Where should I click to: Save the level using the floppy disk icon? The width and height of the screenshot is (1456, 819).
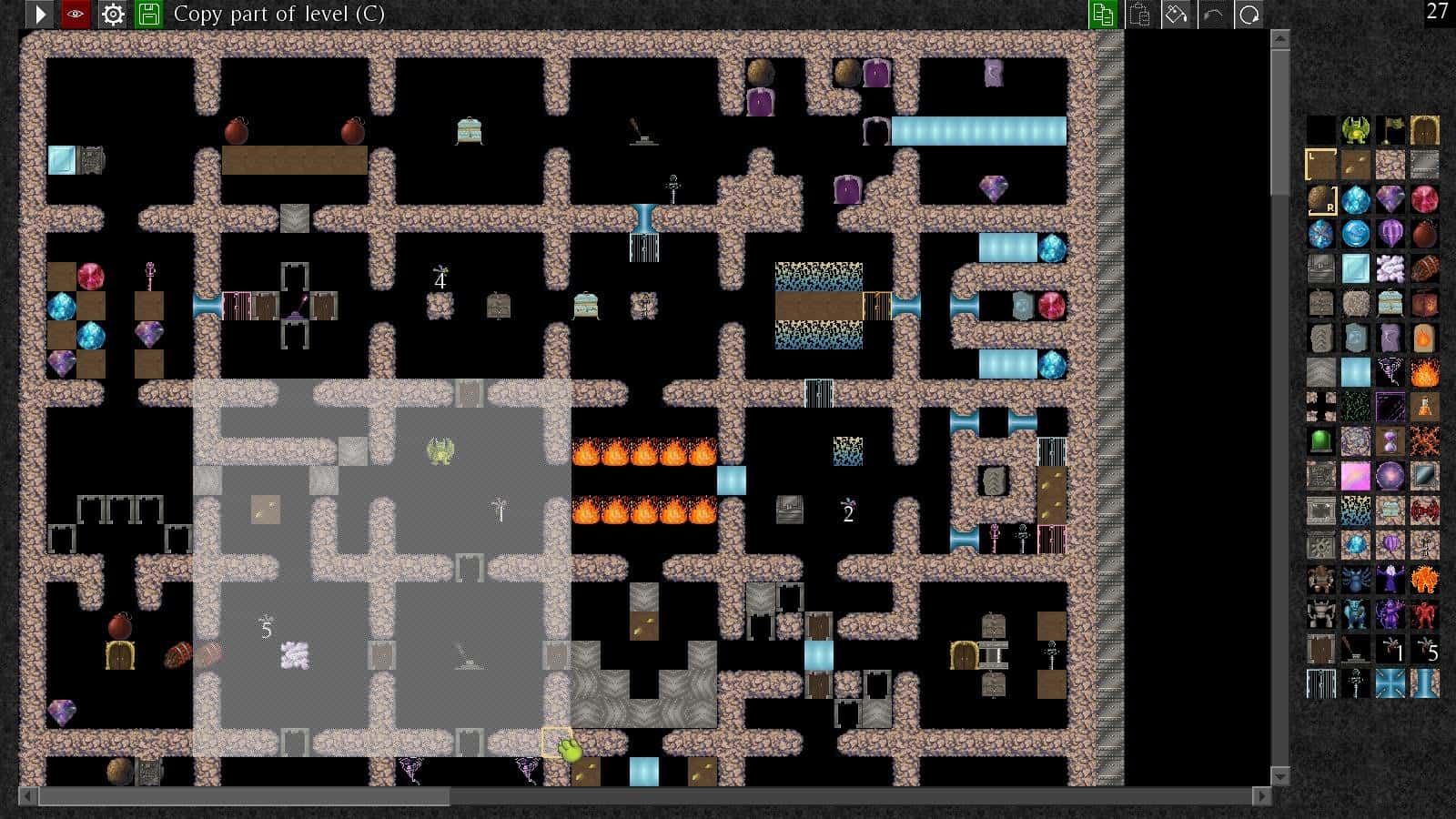[x=150, y=14]
